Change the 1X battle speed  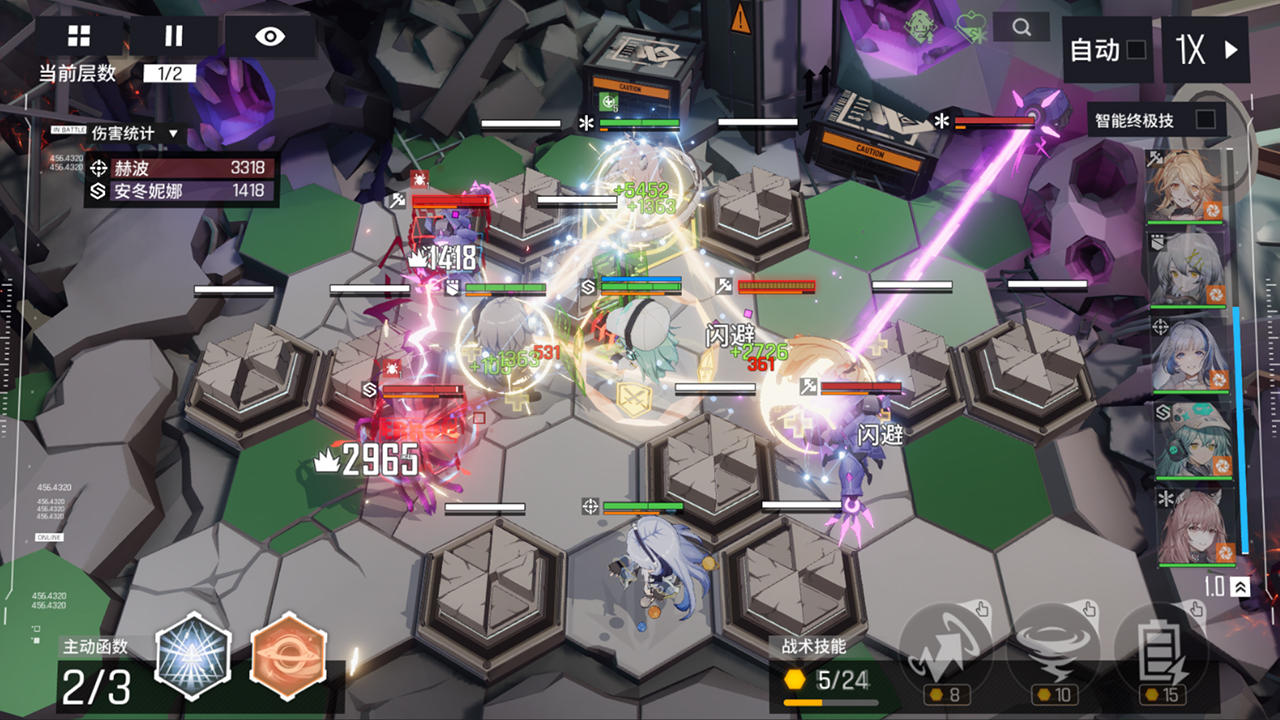(x=1206, y=50)
